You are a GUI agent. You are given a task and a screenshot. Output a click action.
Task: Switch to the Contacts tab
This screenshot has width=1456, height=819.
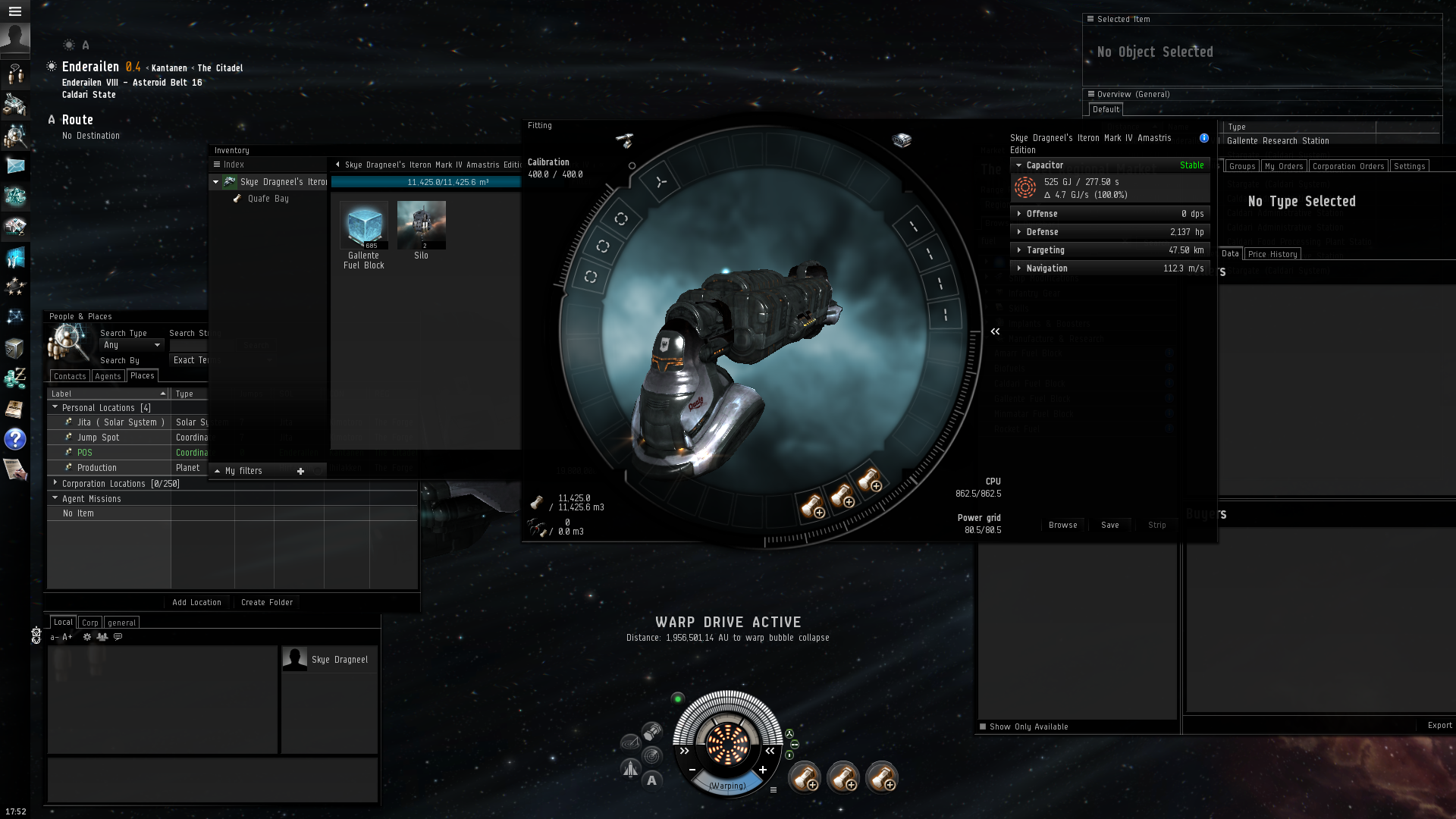(x=70, y=376)
